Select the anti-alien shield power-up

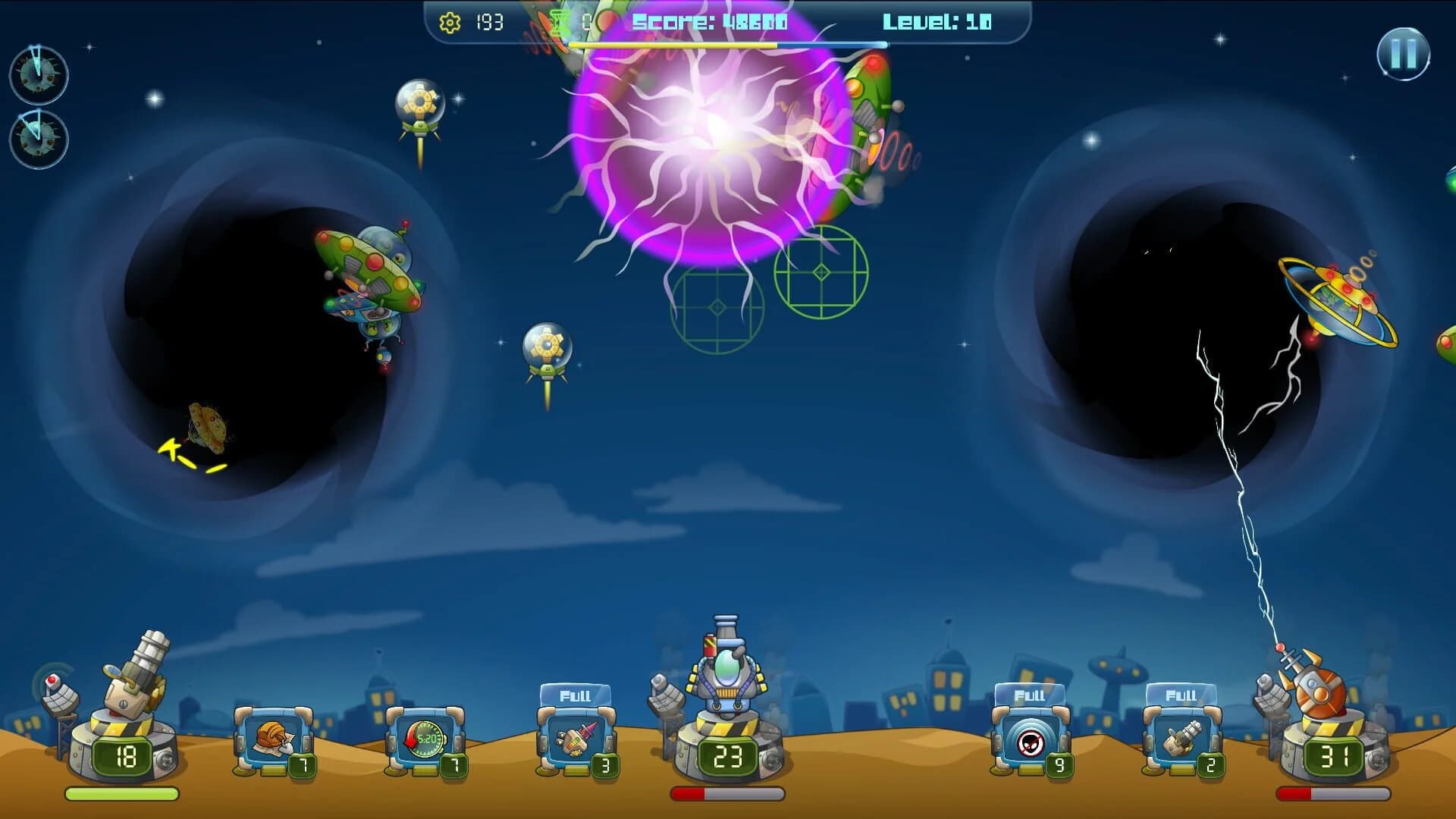[1031, 739]
